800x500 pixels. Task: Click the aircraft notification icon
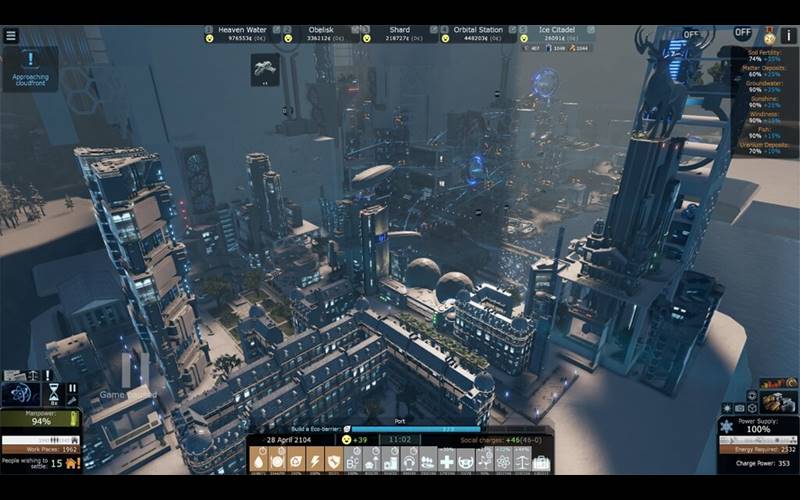[265, 68]
